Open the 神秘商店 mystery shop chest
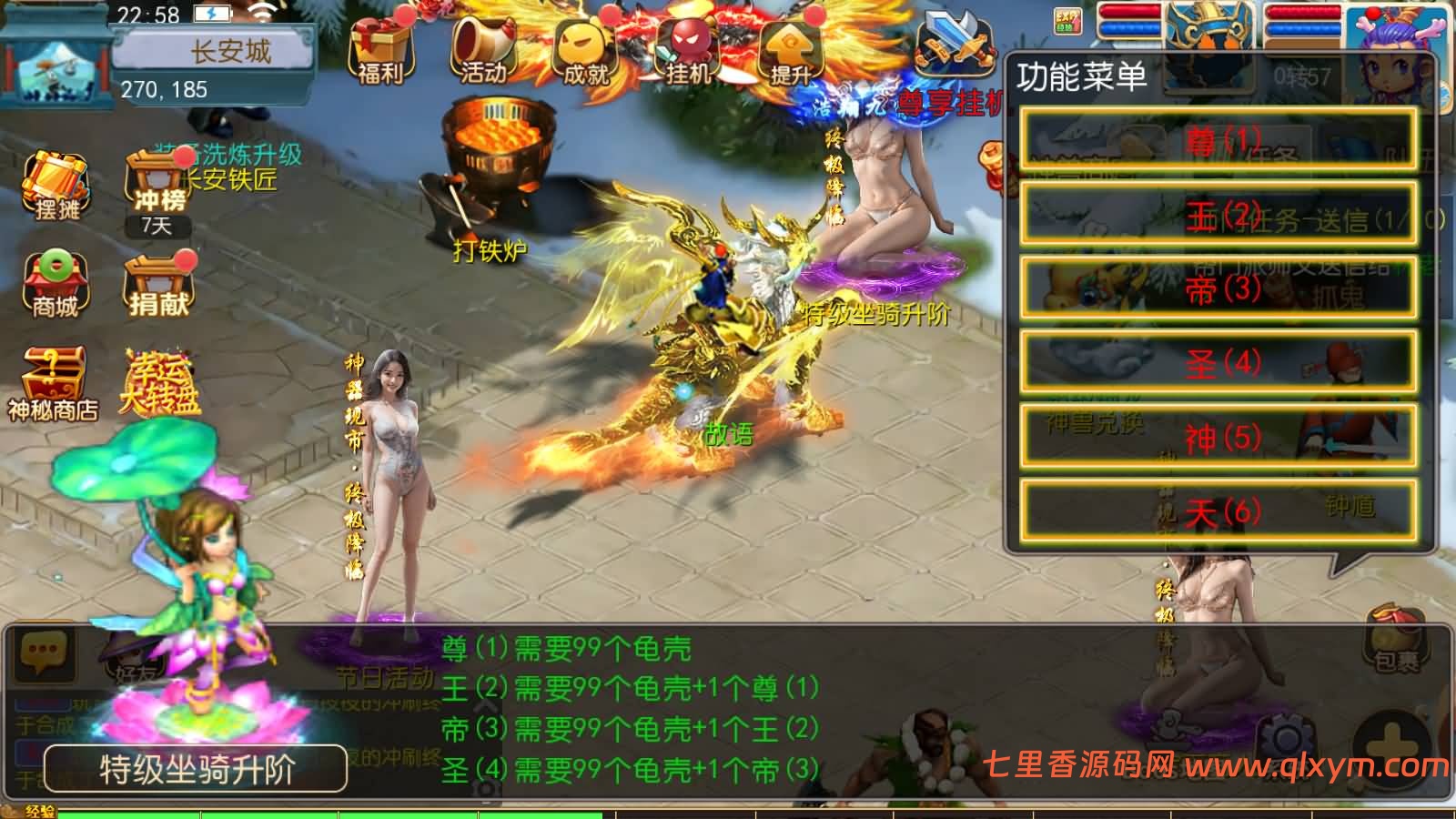1456x819 pixels. (53, 371)
